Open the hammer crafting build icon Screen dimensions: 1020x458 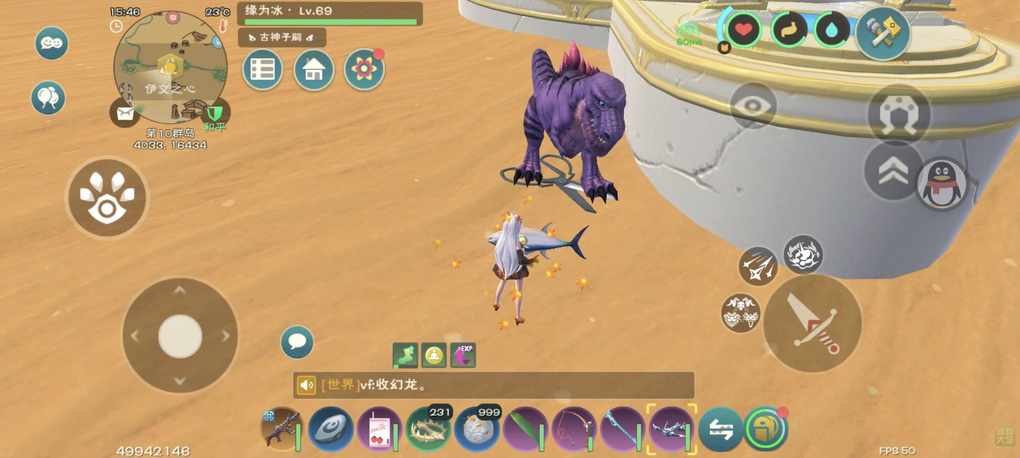(x=882, y=31)
